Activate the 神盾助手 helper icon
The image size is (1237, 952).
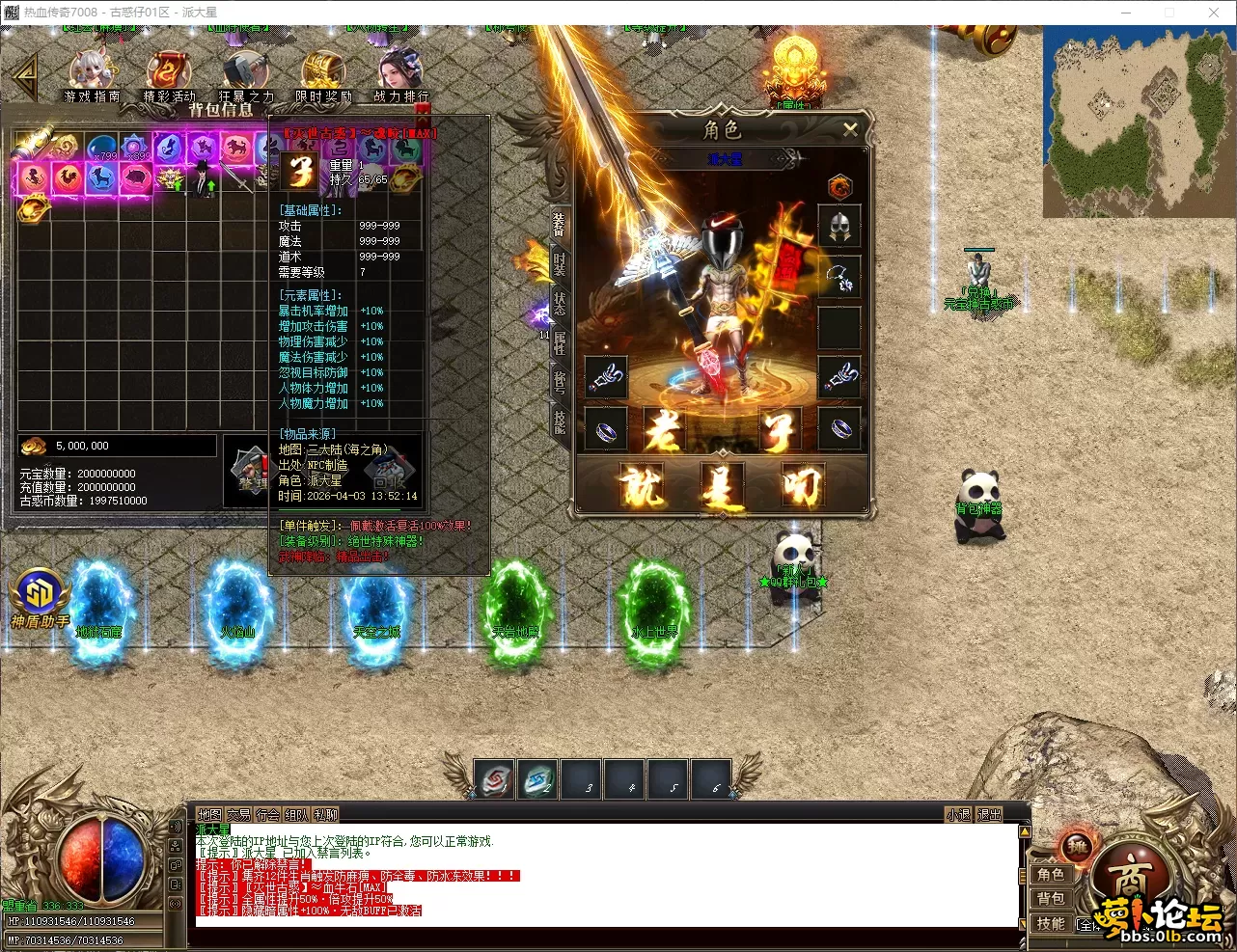39,598
